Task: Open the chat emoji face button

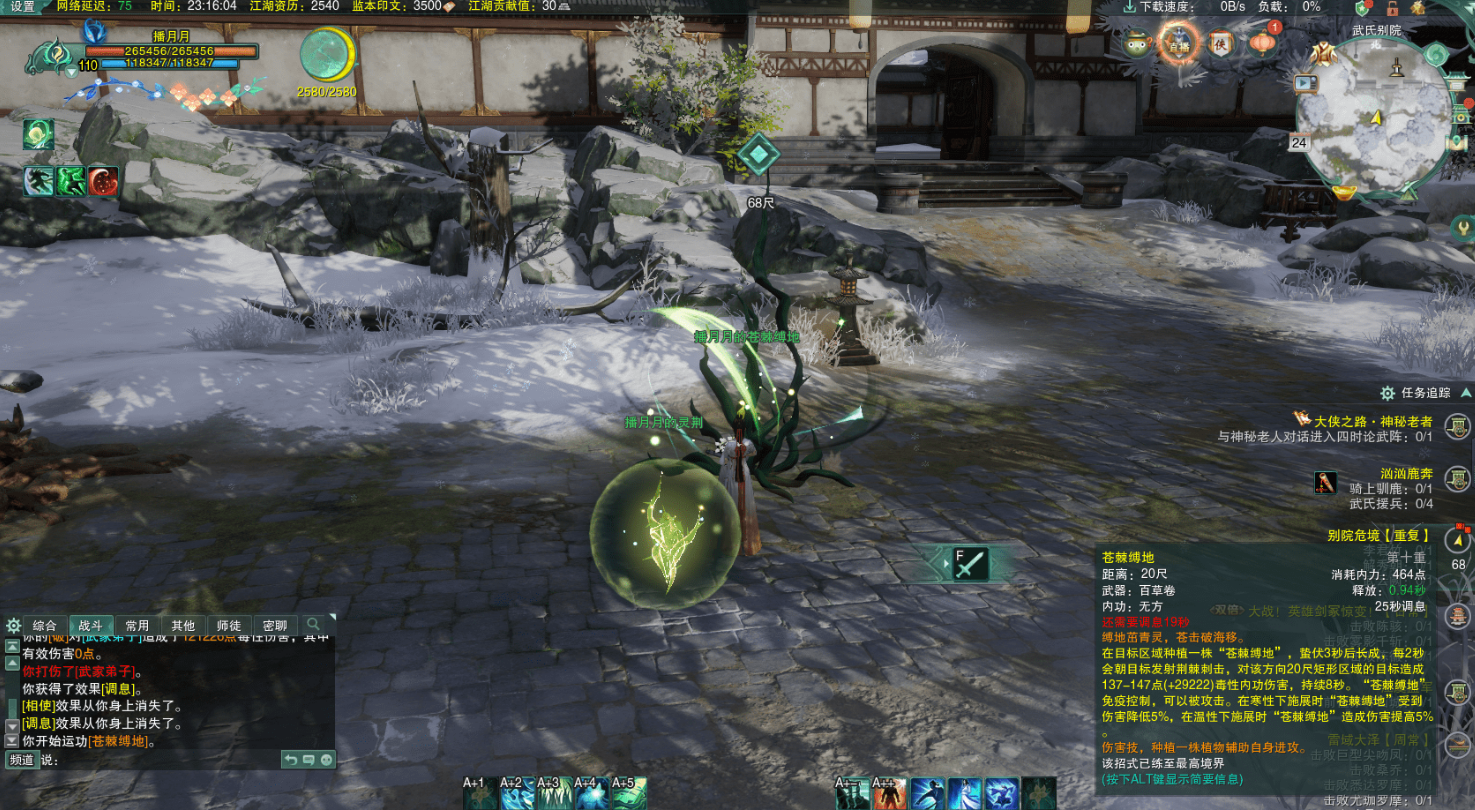Action: [x=326, y=760]
